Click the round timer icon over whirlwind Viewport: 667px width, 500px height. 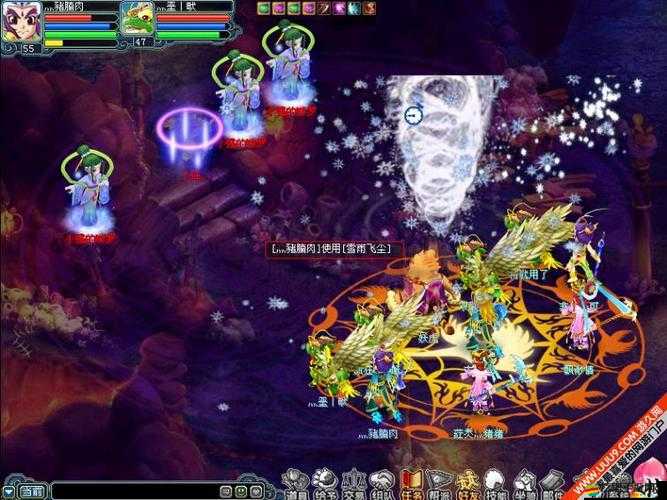coord(413,115)
